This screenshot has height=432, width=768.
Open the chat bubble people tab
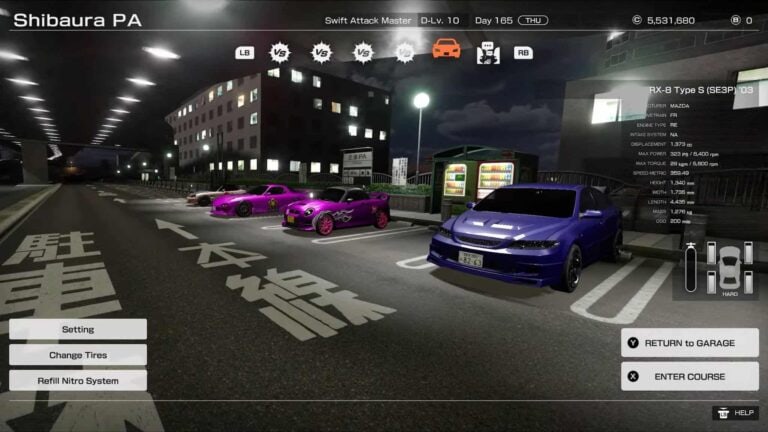(488, 52)
